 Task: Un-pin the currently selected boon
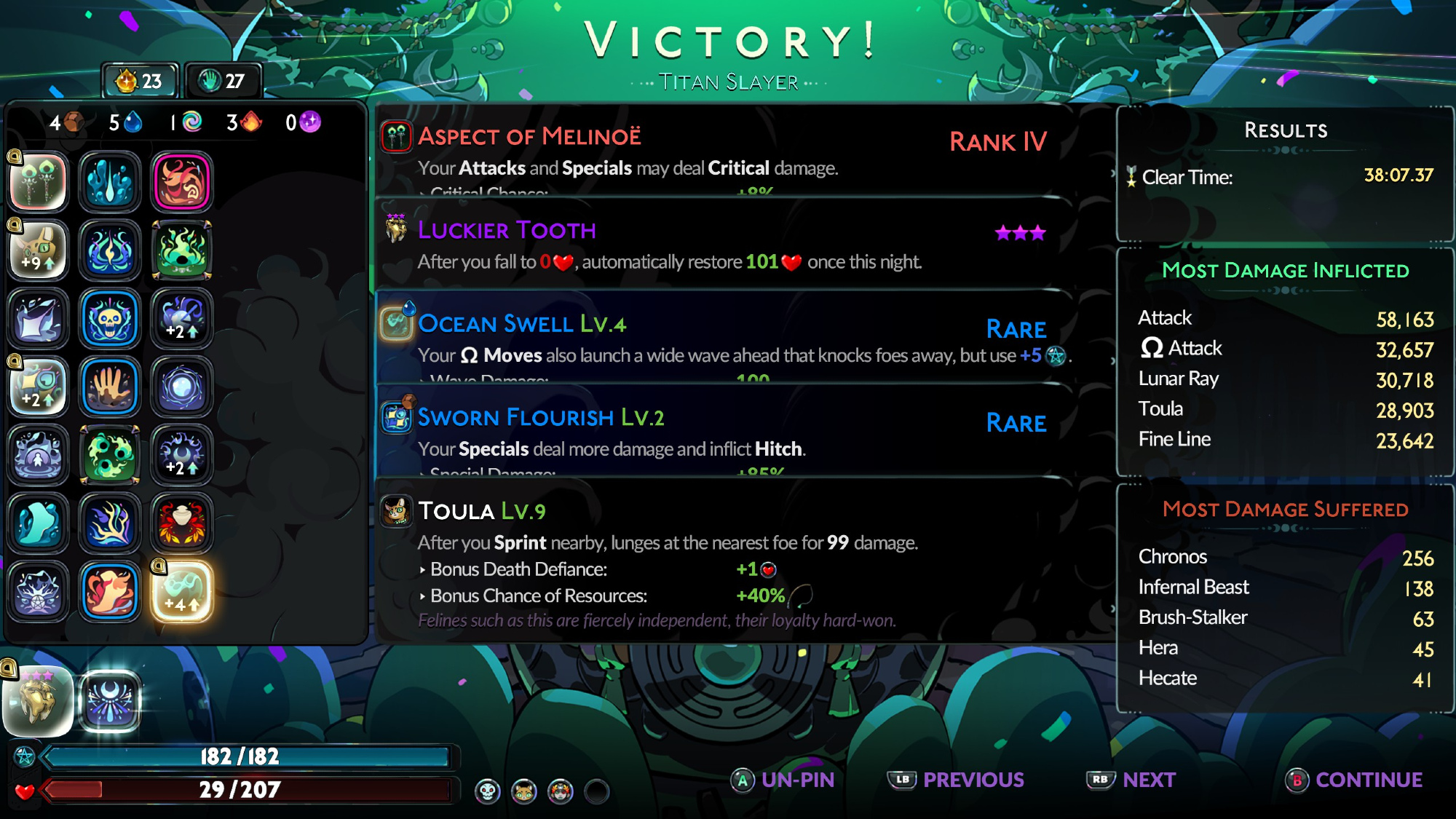[783, 780]
